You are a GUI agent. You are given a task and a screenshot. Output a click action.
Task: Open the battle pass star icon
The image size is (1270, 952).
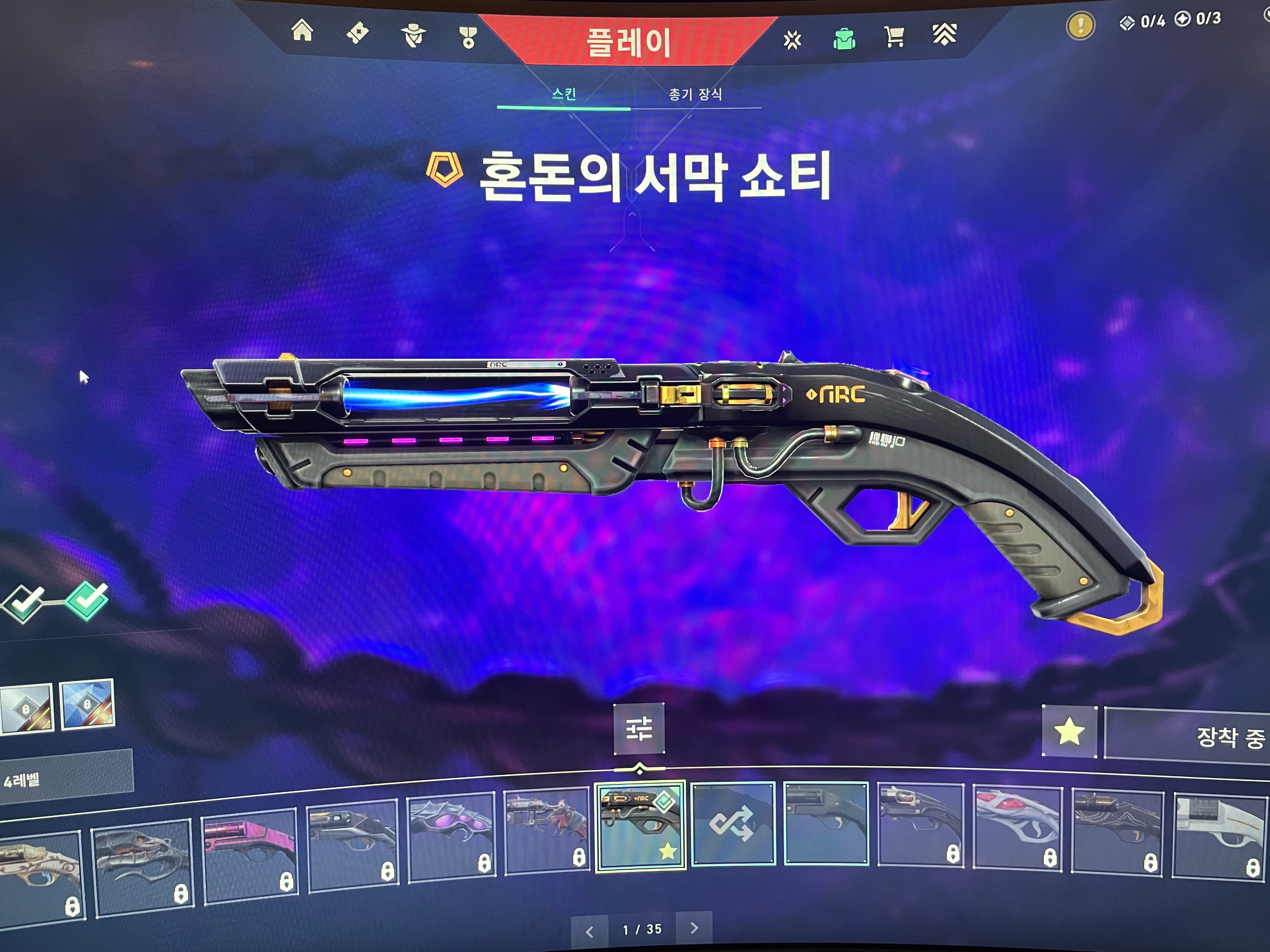792,40
